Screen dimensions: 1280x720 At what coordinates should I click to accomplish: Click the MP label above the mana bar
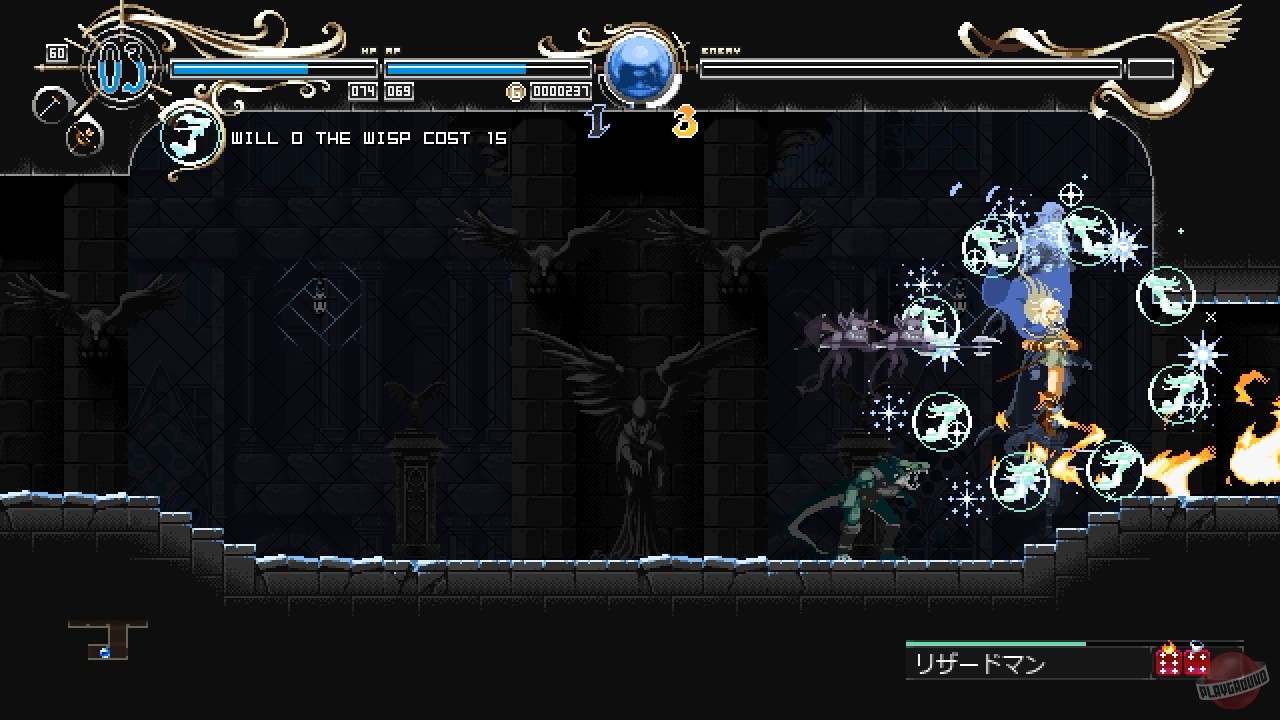[393, 51]
